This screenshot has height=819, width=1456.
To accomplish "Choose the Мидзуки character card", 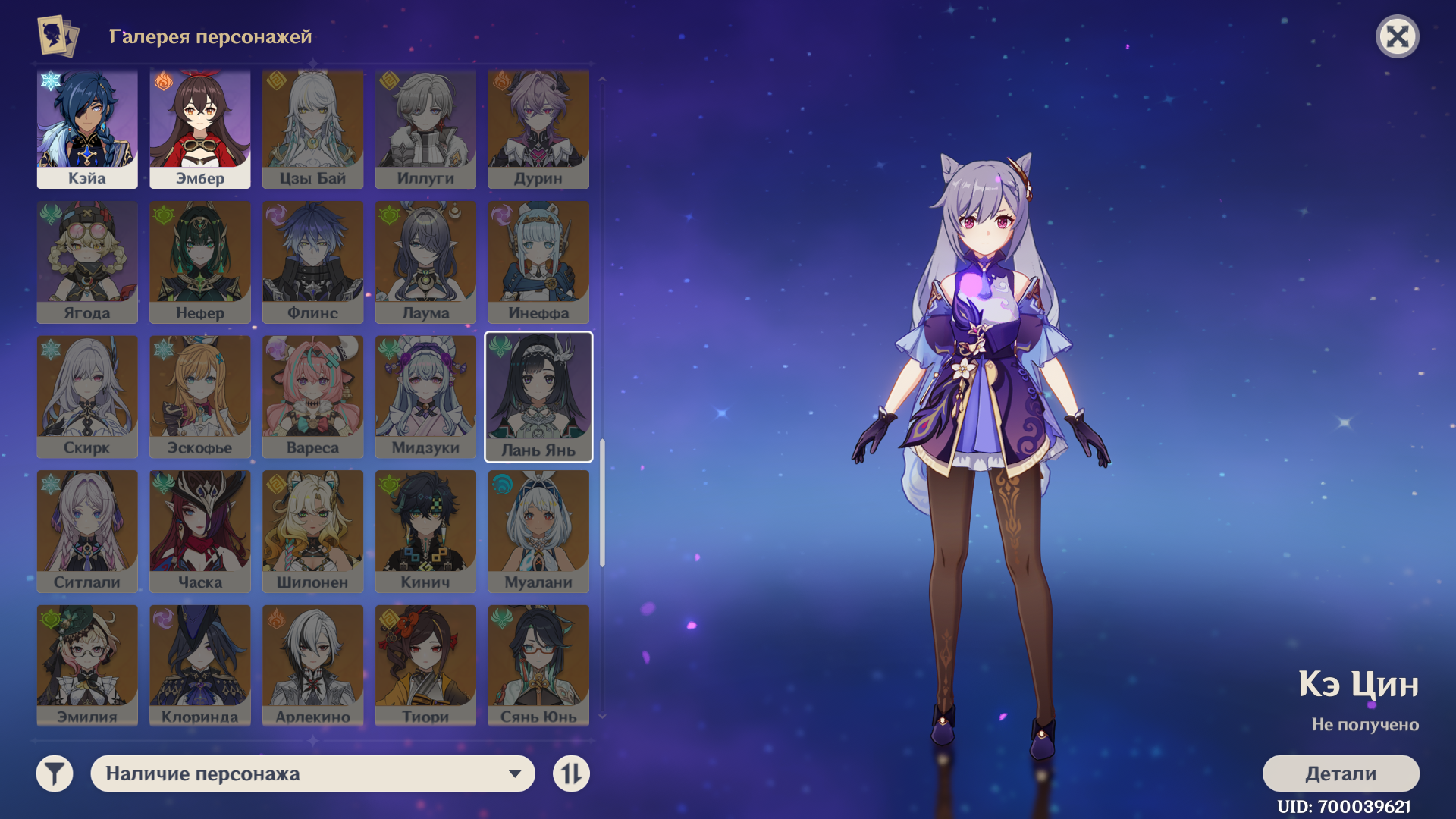I will coord(425,397).
